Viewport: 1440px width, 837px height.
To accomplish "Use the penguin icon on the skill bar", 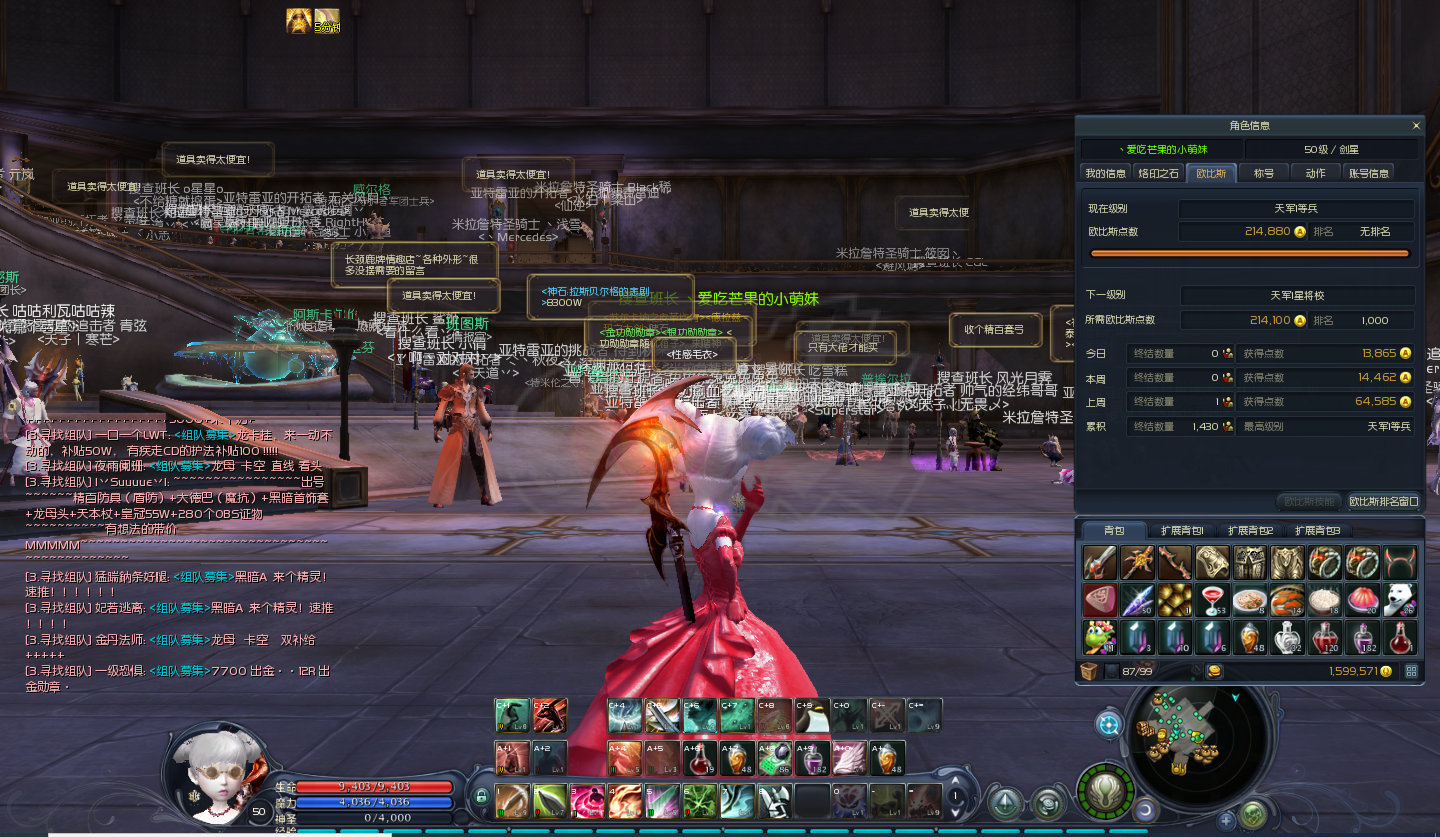I will click(x=812, y=716).
